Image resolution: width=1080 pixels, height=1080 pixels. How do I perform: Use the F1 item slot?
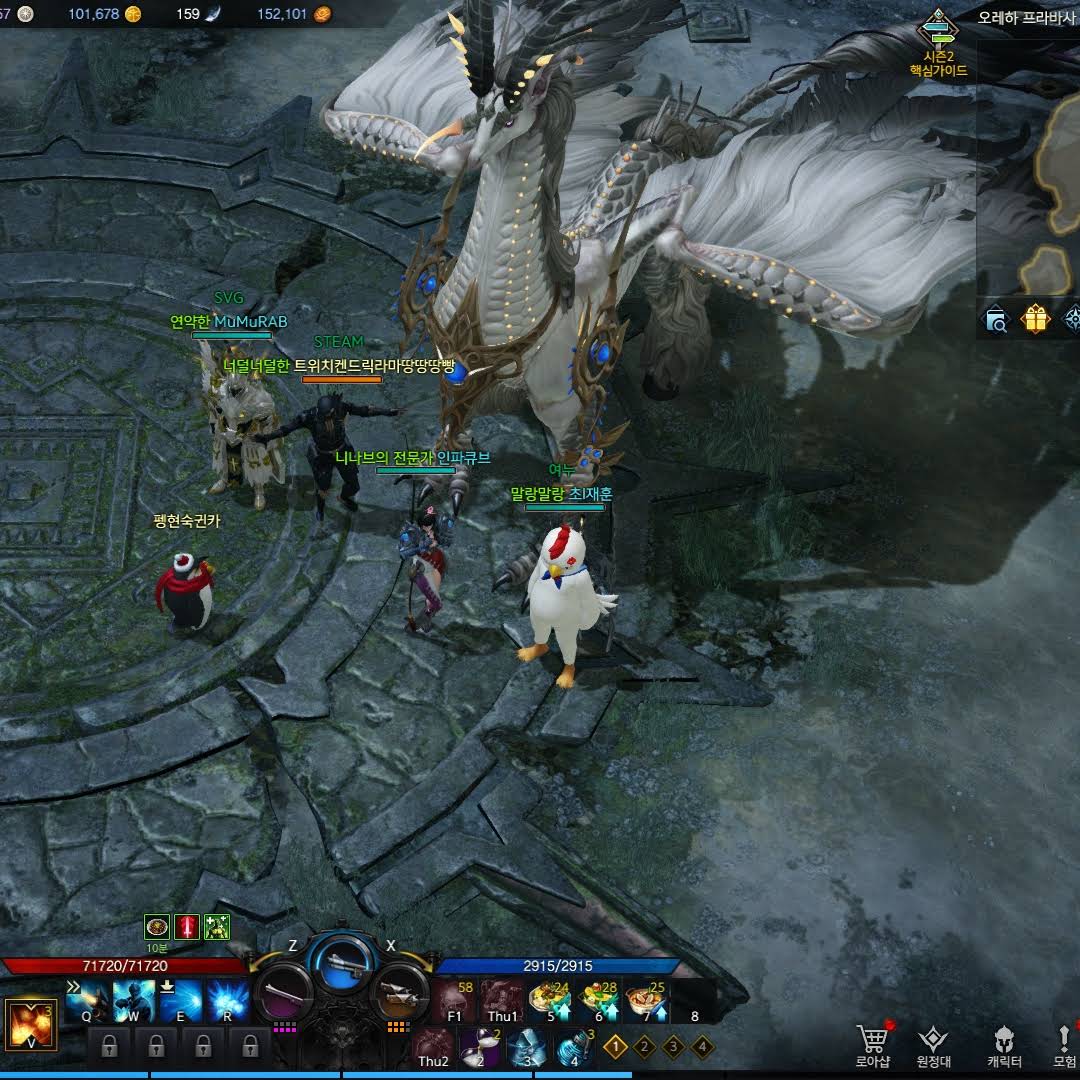(455, 1000)
